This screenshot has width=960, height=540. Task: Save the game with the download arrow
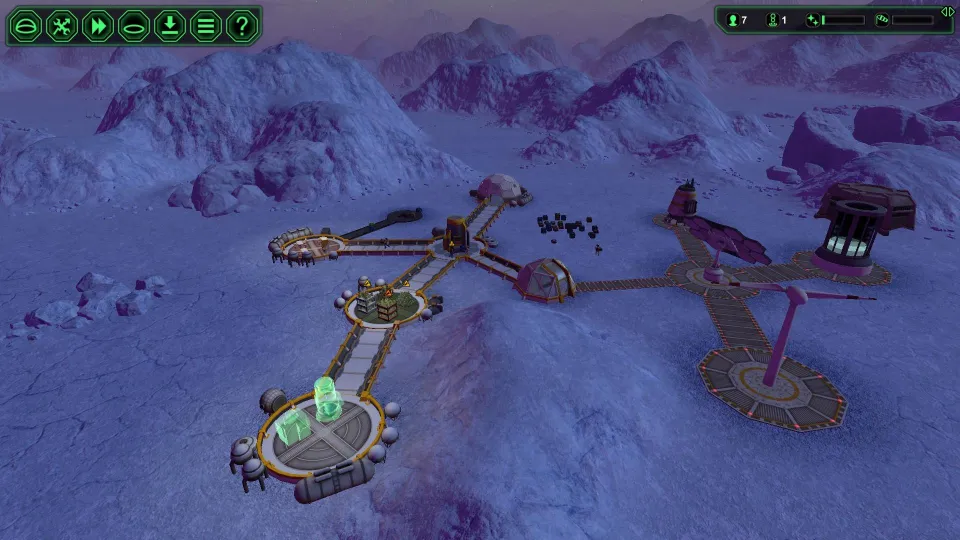(x=170, y=26)
